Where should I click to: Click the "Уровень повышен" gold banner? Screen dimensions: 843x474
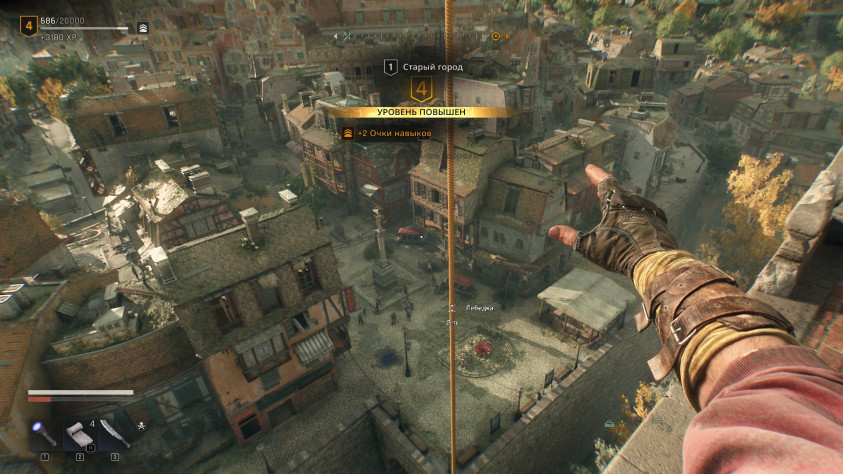[x=421, y=112]
